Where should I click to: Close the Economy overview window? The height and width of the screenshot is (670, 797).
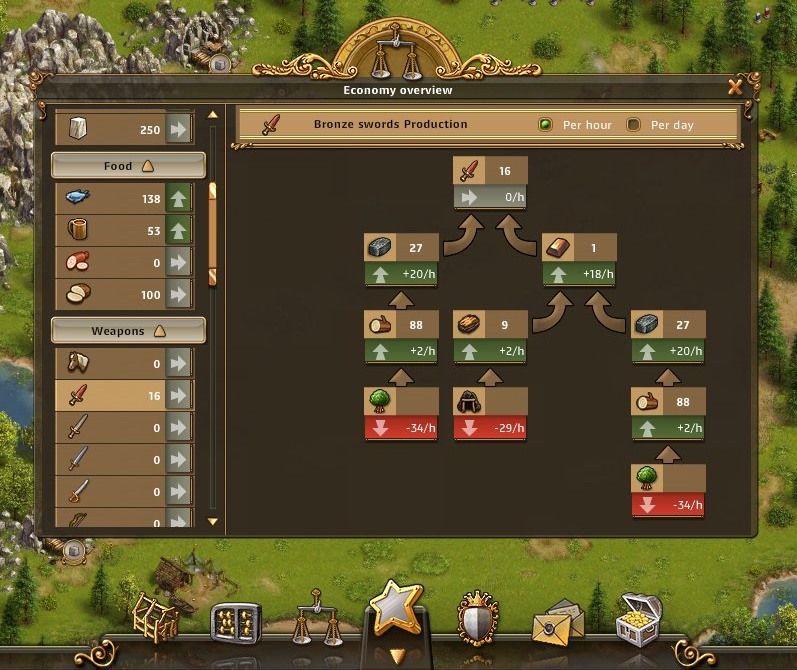click(735, 88)
